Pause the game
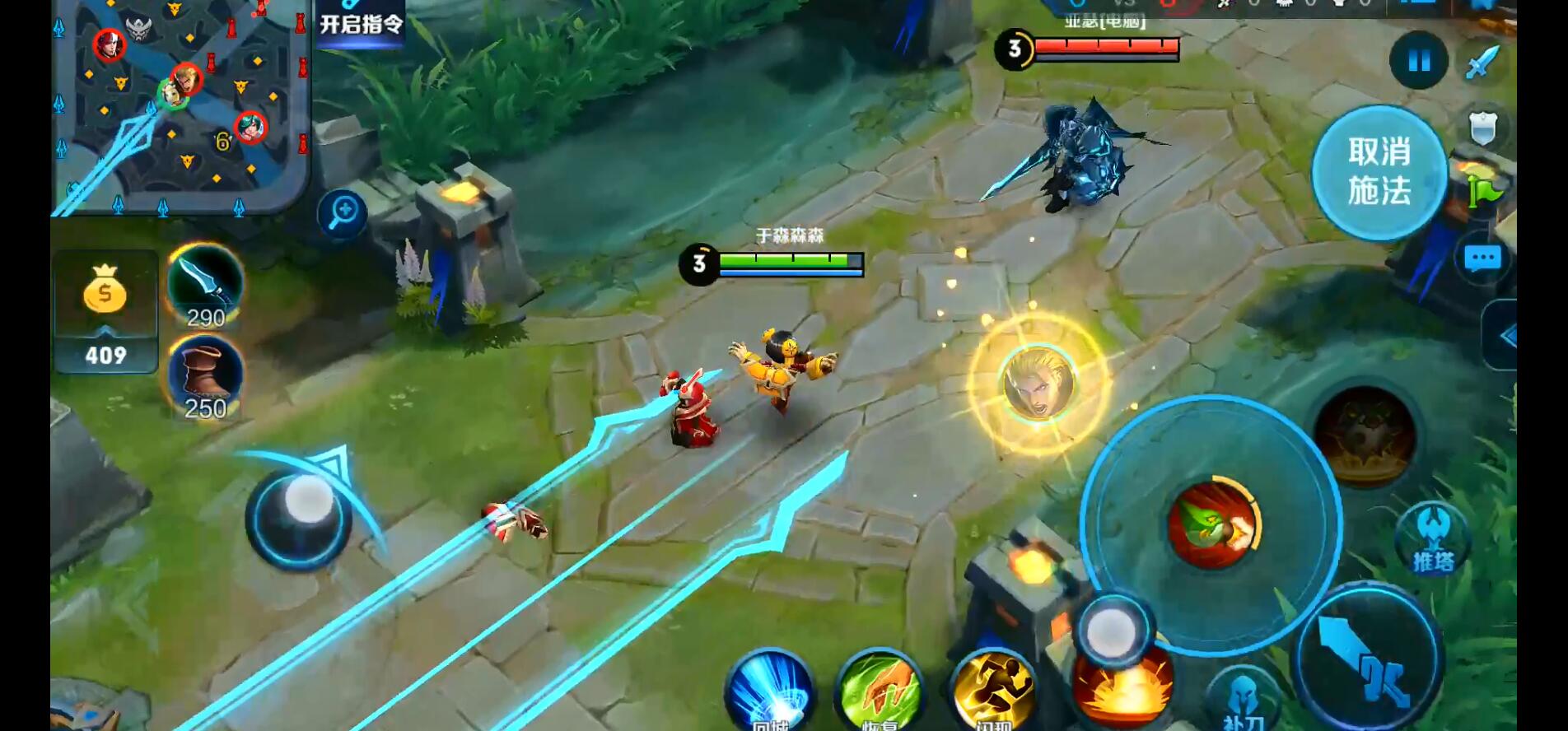The height and width of the screenshot is (731, 1568). (1418, 61)
